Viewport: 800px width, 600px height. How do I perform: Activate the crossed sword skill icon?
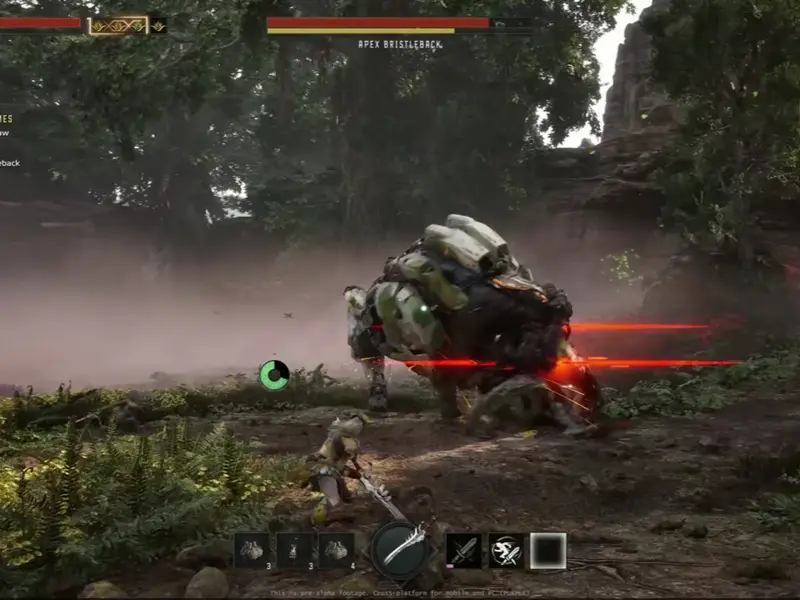464,550
